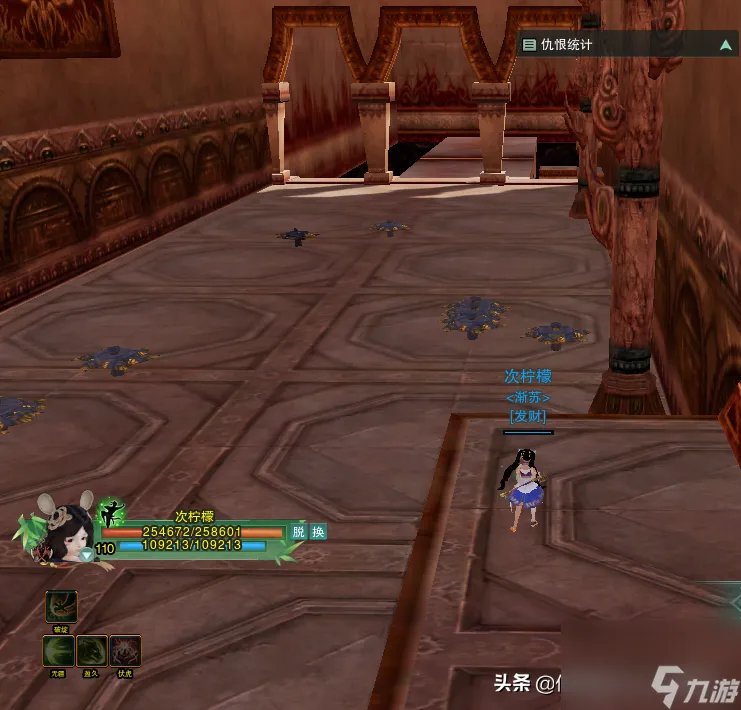Activate the 破绽 skill icon

tap(61, 606)
